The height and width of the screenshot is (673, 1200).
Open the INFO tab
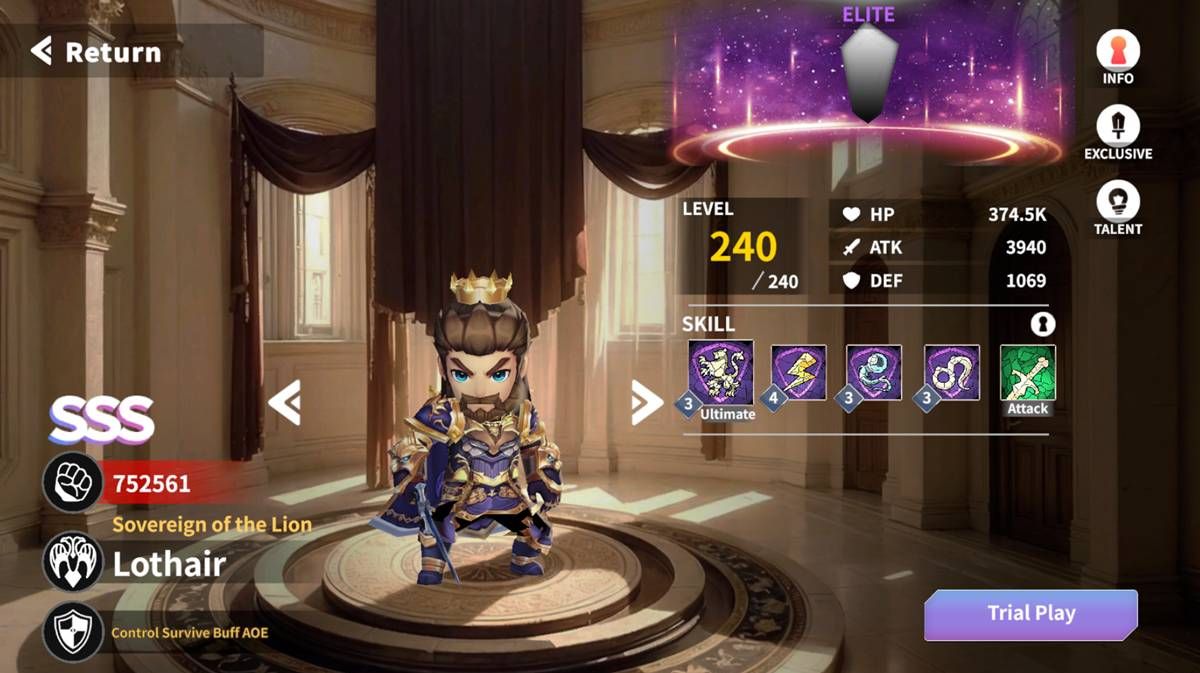(x=1117, y=57)
